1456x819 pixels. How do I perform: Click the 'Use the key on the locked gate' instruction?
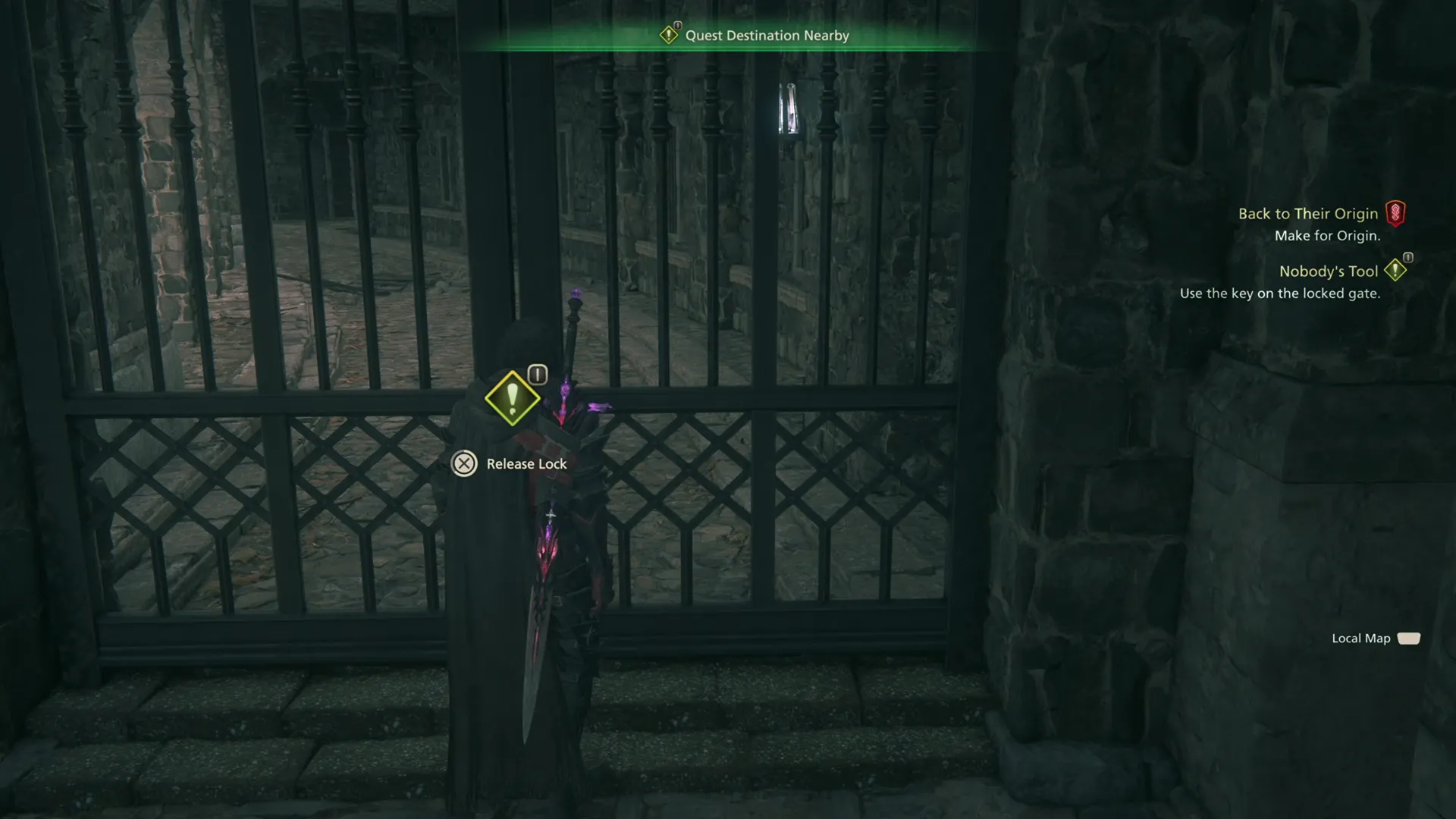[x=1281, y=293]
